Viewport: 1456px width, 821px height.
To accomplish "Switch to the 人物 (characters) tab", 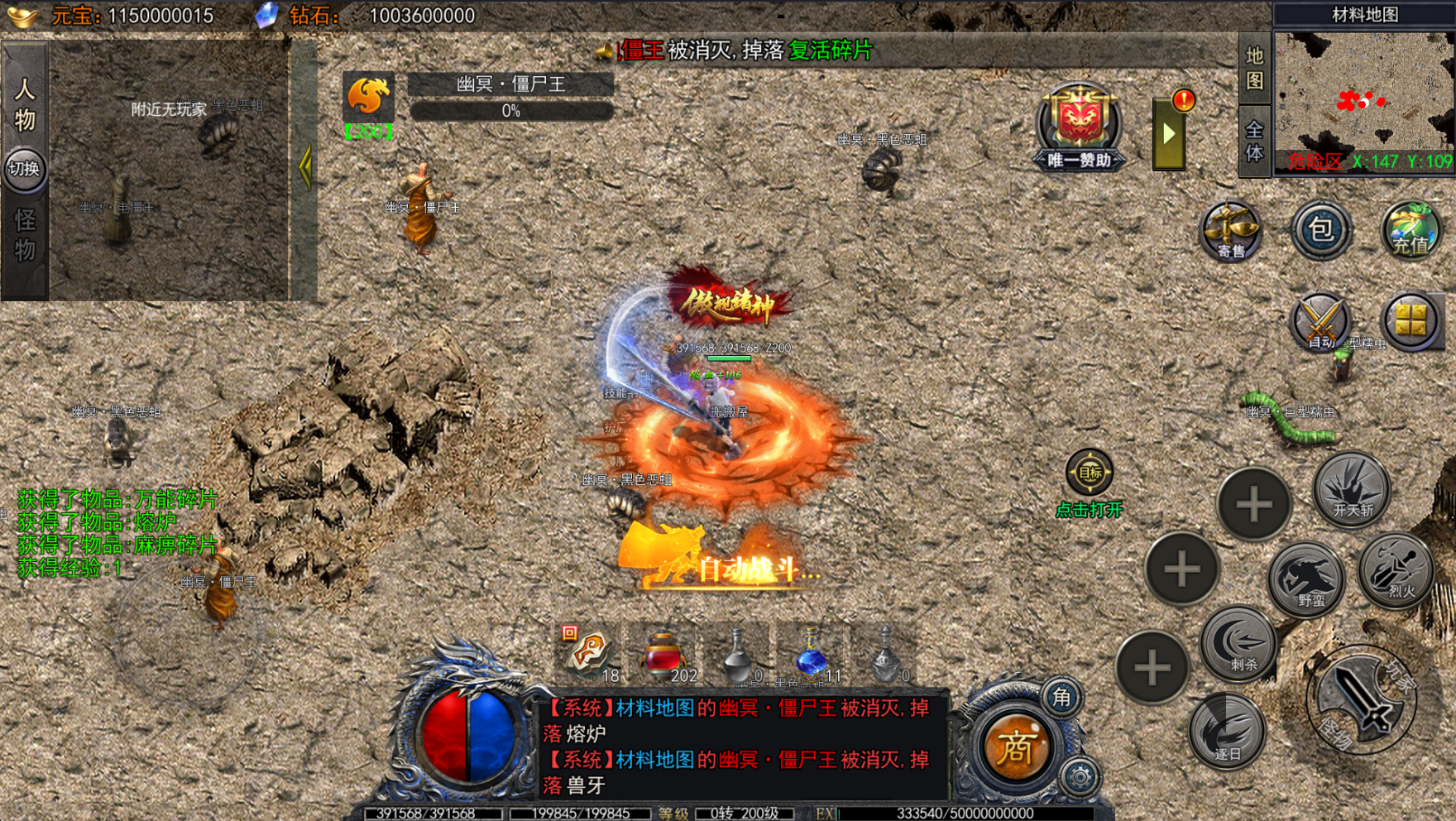I will point(25,103).
